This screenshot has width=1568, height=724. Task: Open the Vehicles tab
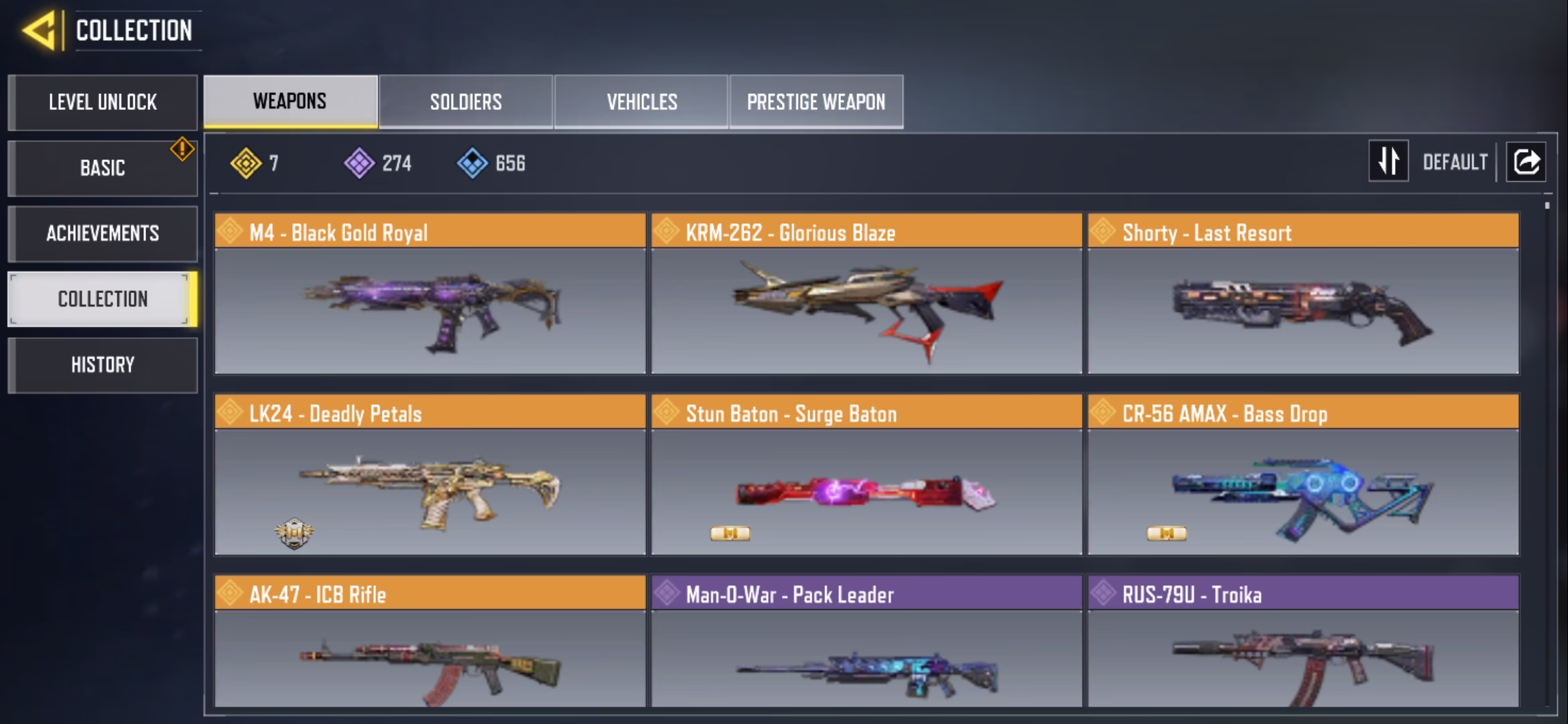click(x=641, y=102)
